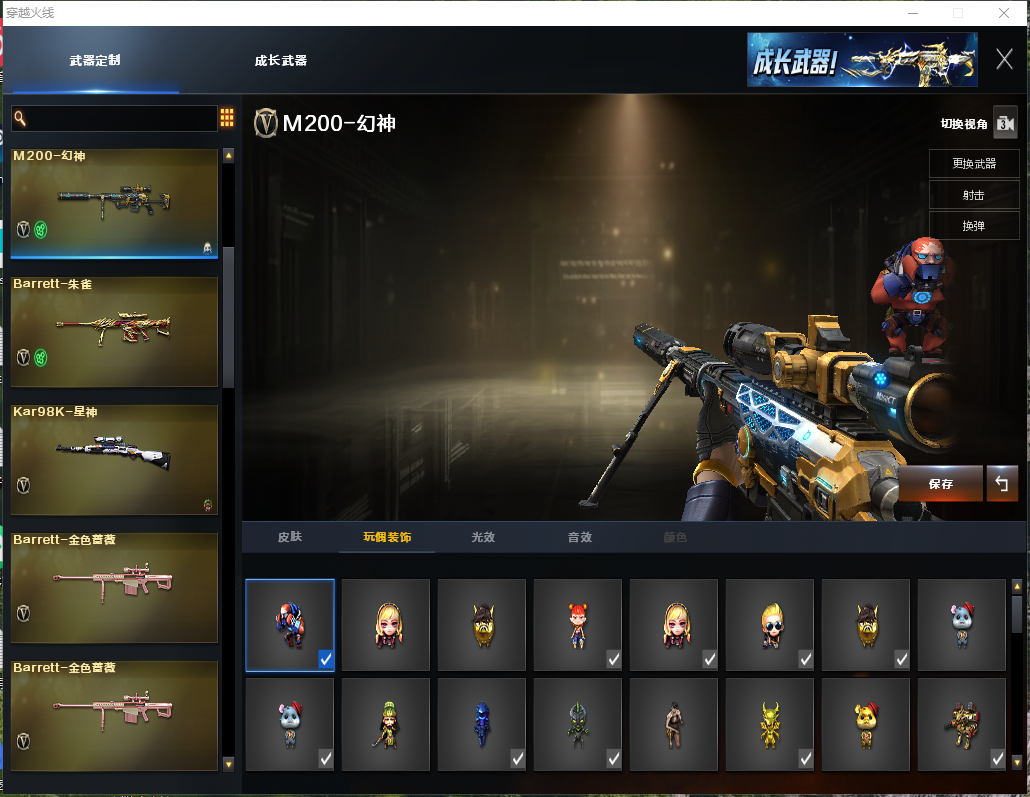Toggle the orange grid view icon
The width and height of the screenshot is (1030, 797).
point(227,118)
